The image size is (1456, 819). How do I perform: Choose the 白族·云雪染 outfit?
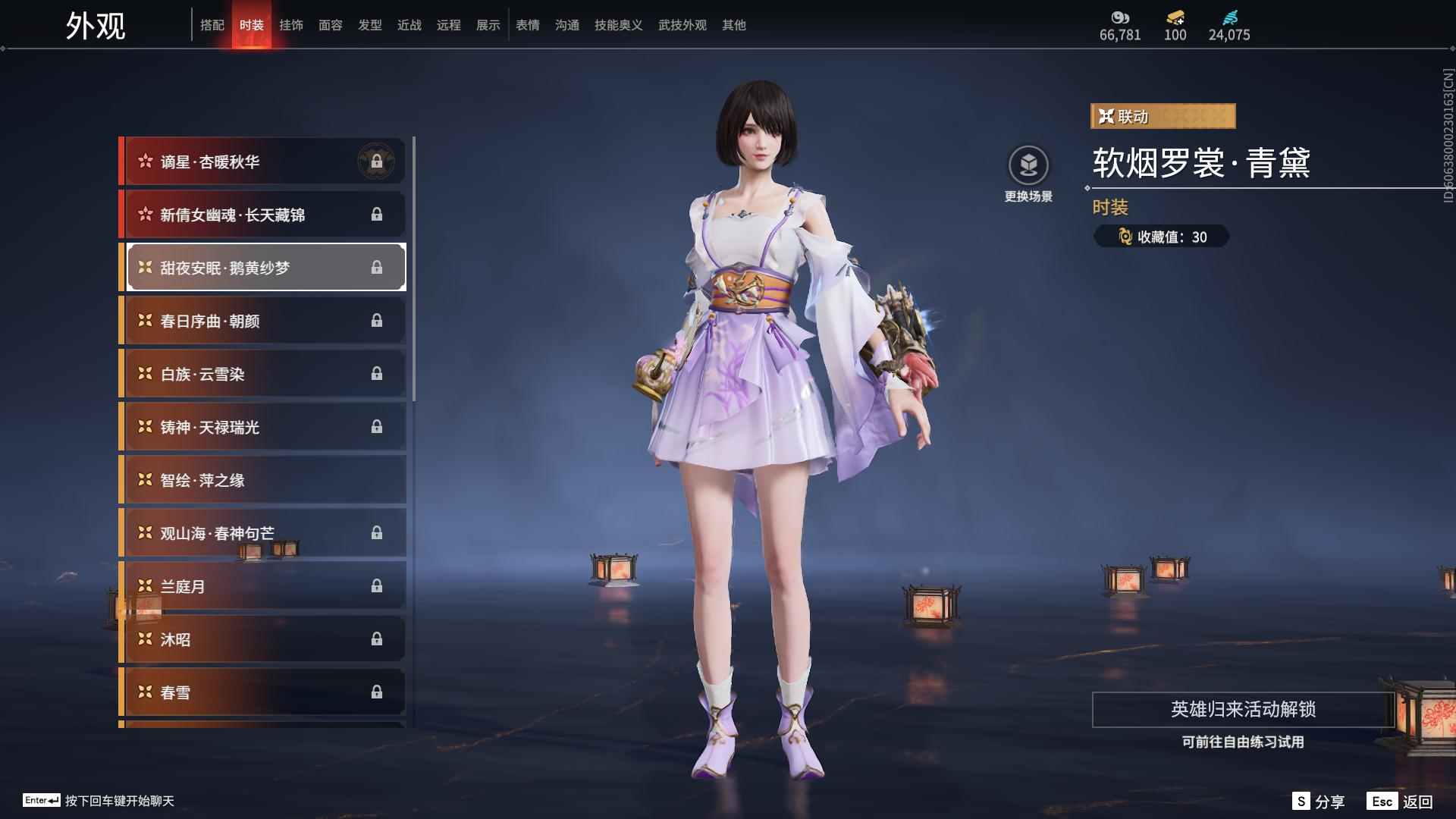[262, 374]
